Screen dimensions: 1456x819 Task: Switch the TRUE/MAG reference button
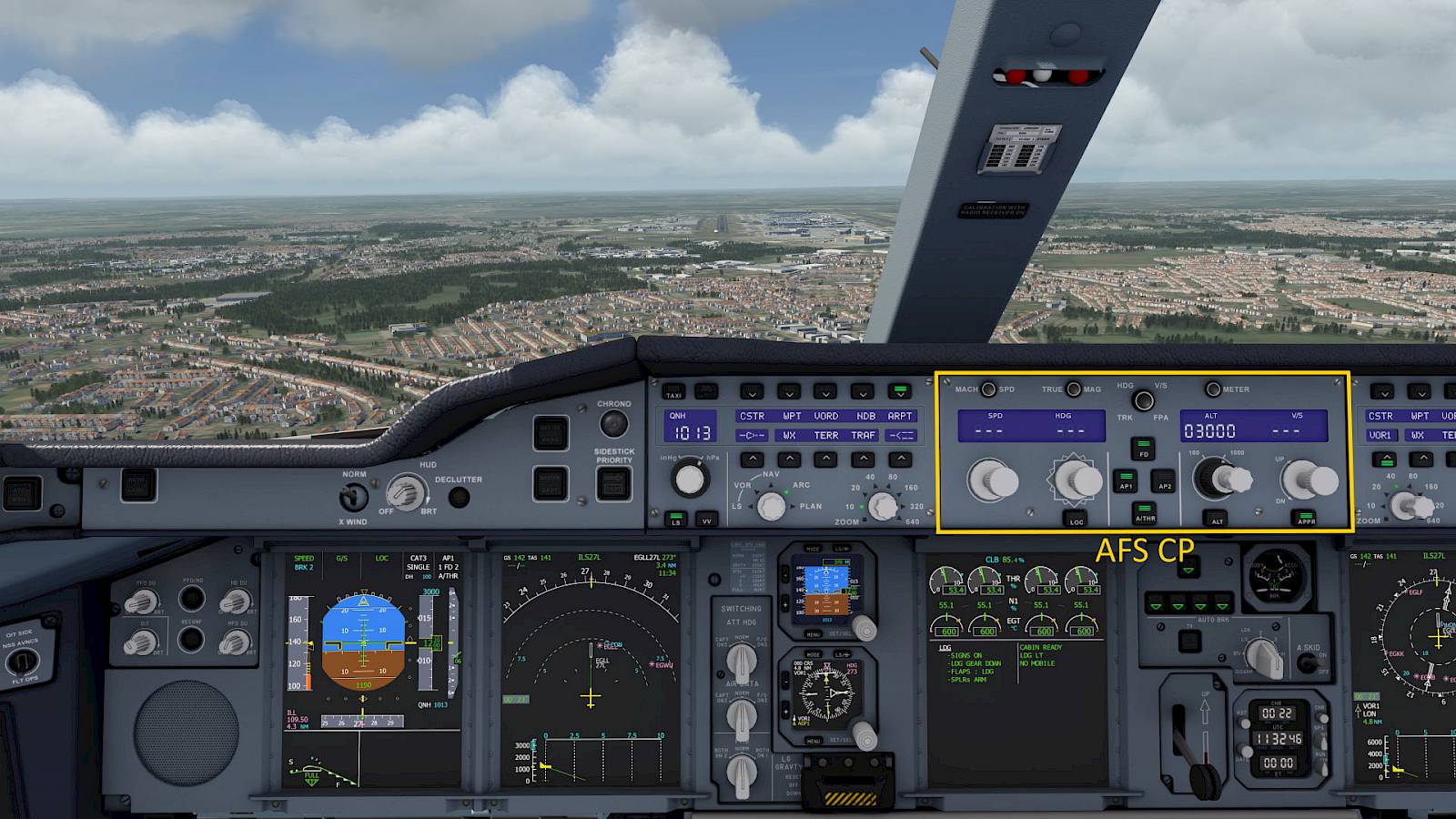click(1074, 389)
